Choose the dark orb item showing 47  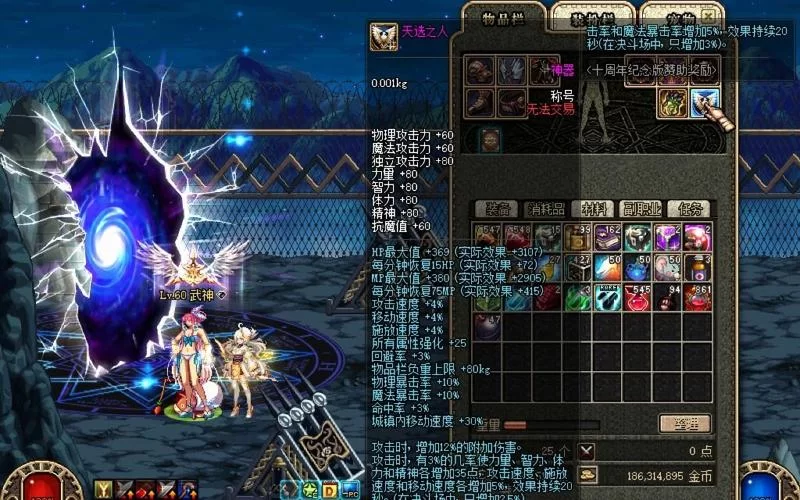[x=488, y=327]
